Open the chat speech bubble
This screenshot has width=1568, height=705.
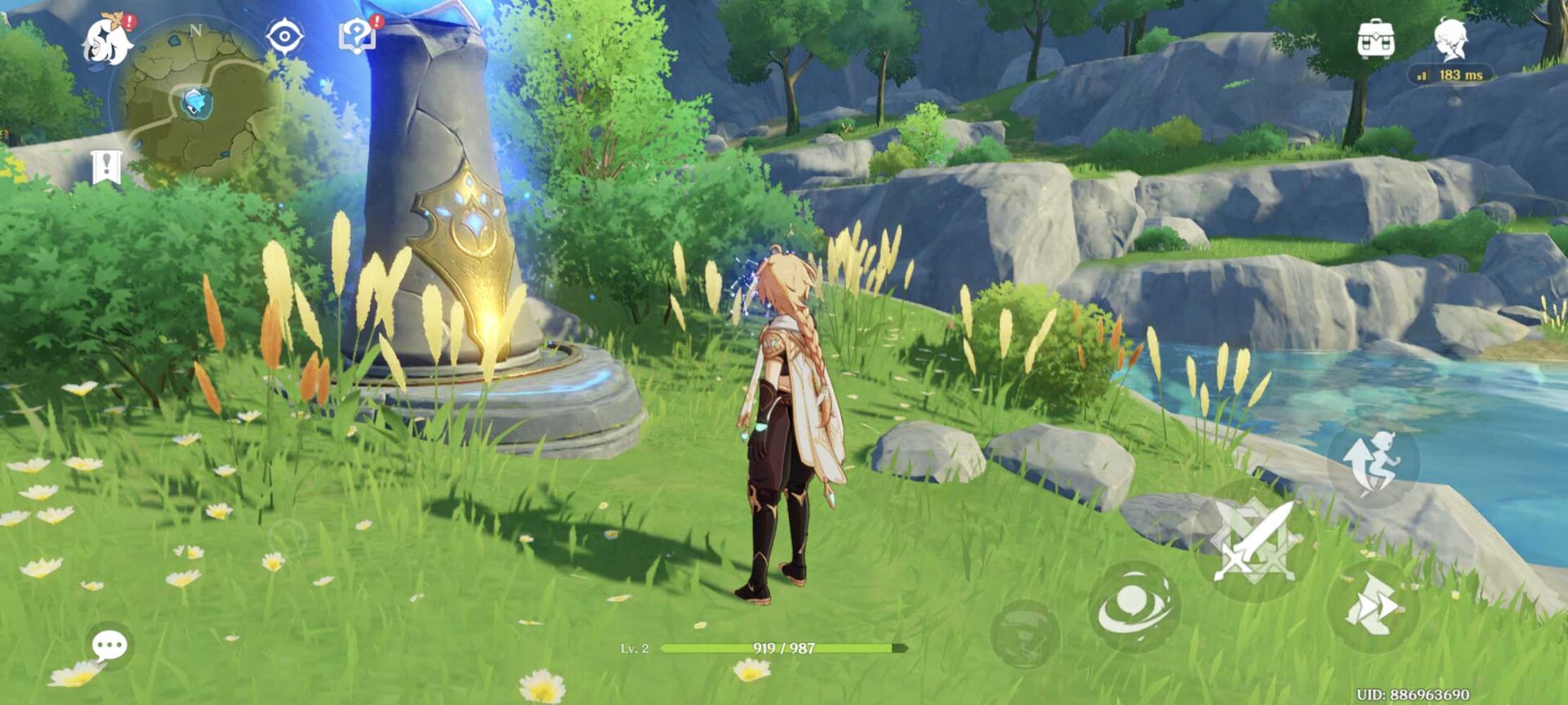[x=109, y=646]
